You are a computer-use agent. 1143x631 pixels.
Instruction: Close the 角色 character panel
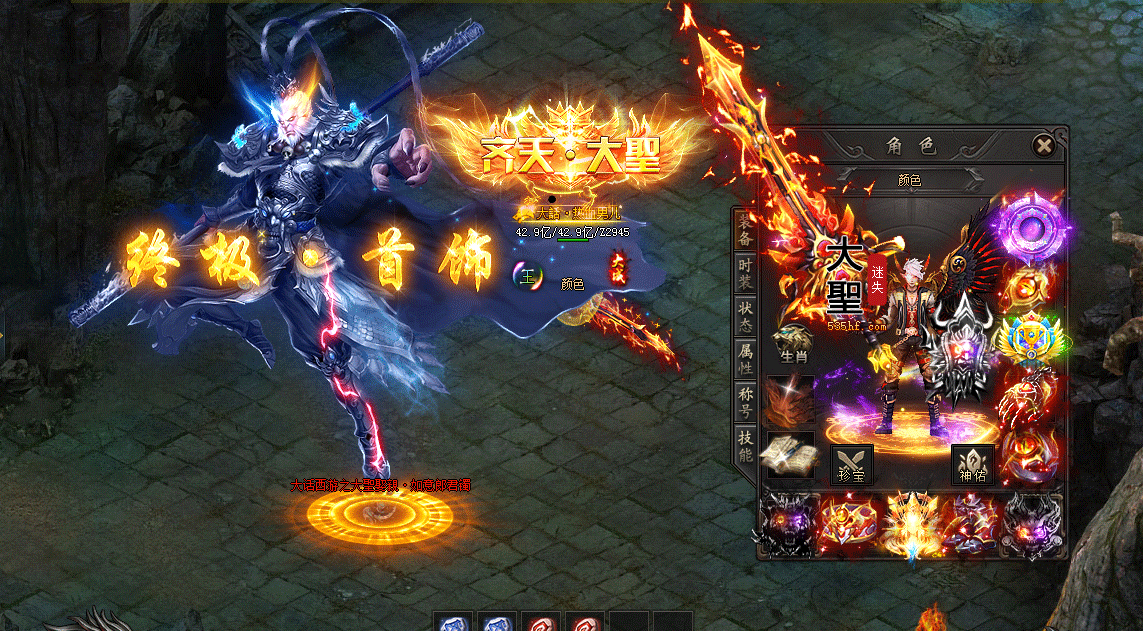point(1044,146)
